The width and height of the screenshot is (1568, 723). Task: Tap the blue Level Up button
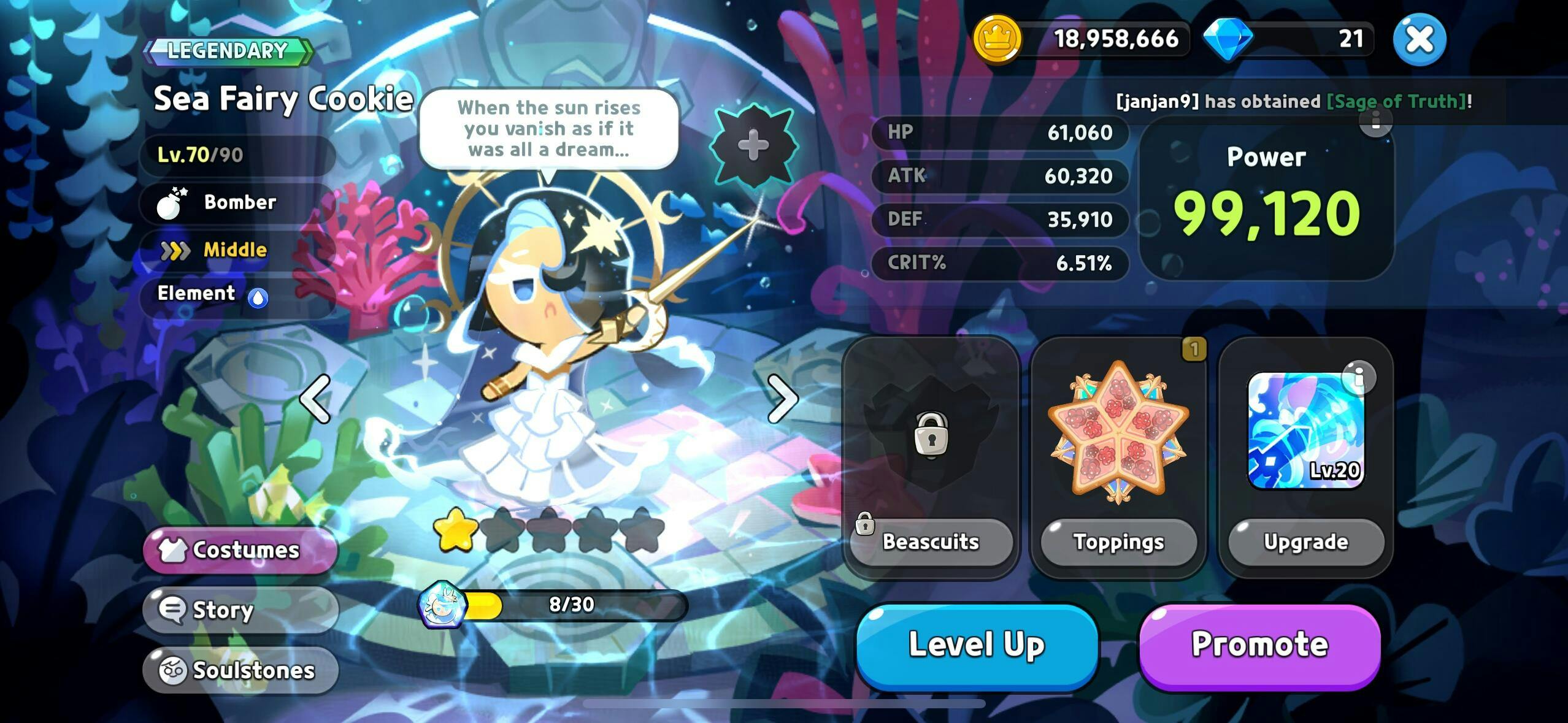(976, 646)
